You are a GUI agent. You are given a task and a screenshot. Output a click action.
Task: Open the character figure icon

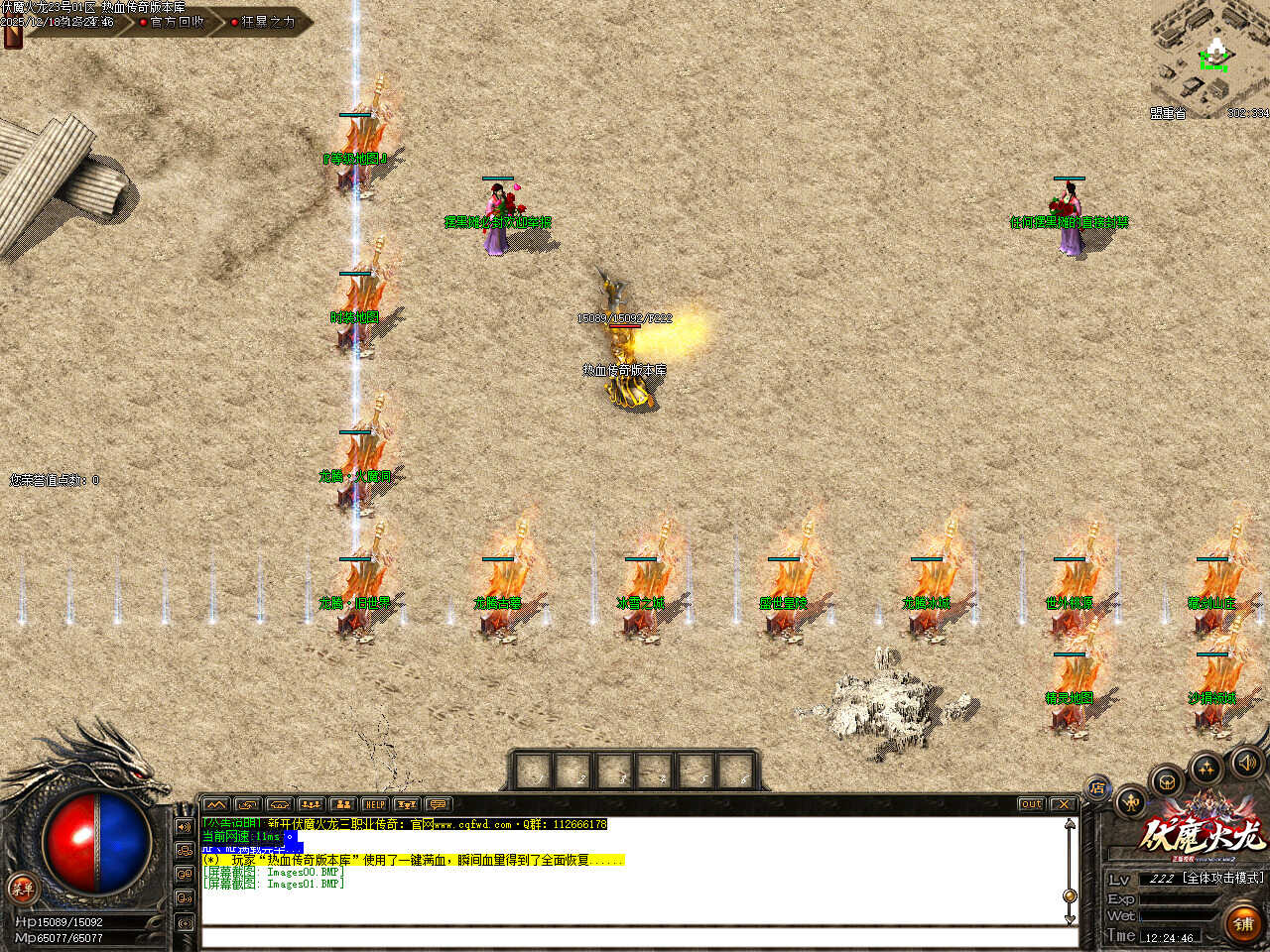coord(1131,801)
